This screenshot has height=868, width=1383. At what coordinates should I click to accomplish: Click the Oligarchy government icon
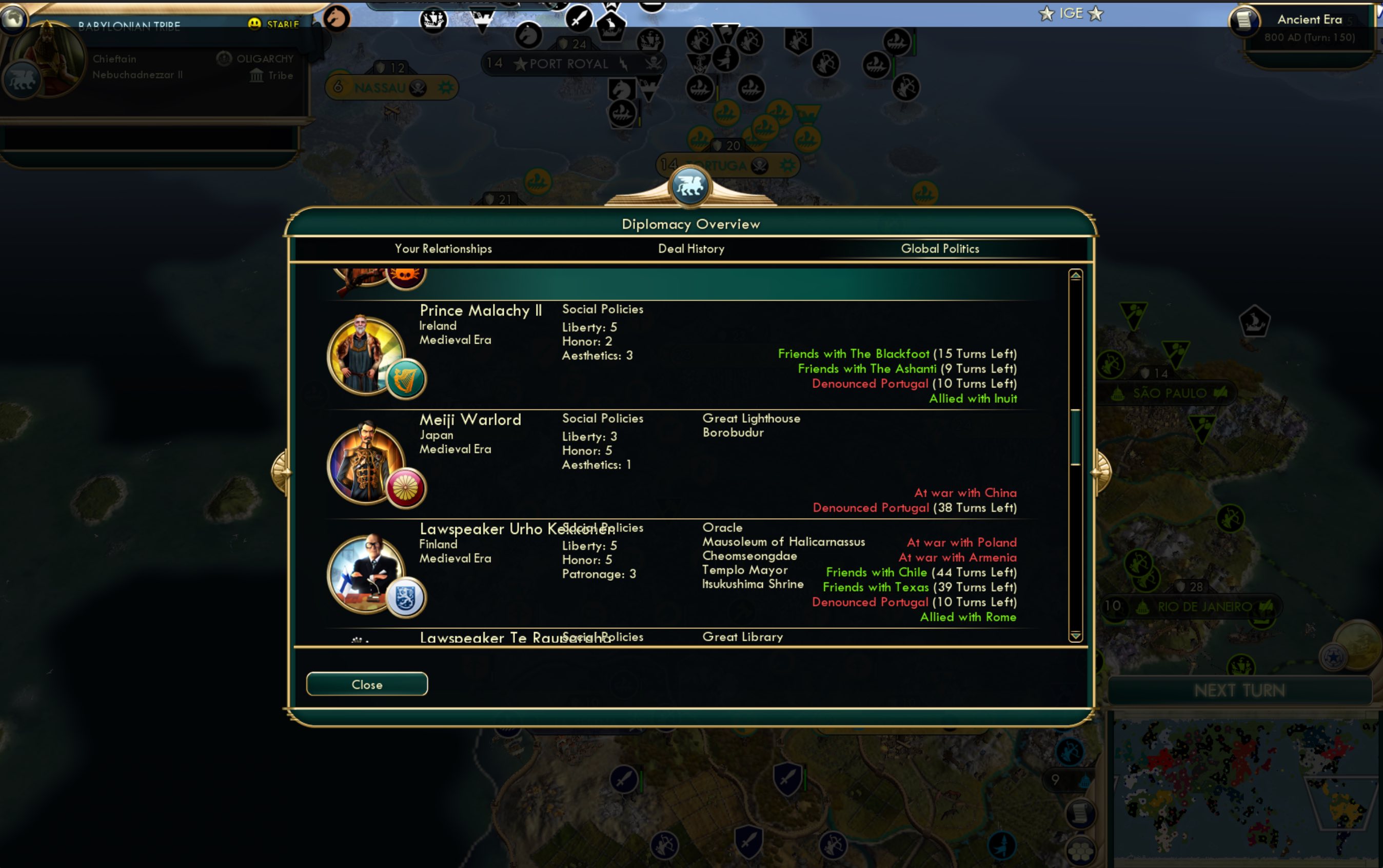[224, 58]
